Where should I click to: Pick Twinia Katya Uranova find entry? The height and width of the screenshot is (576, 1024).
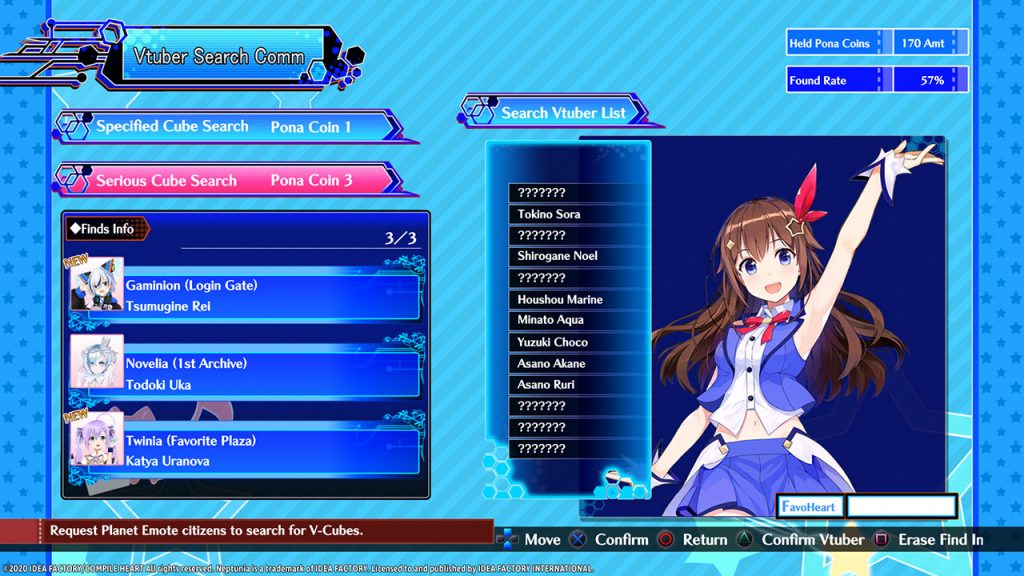(x=270, y=451)
